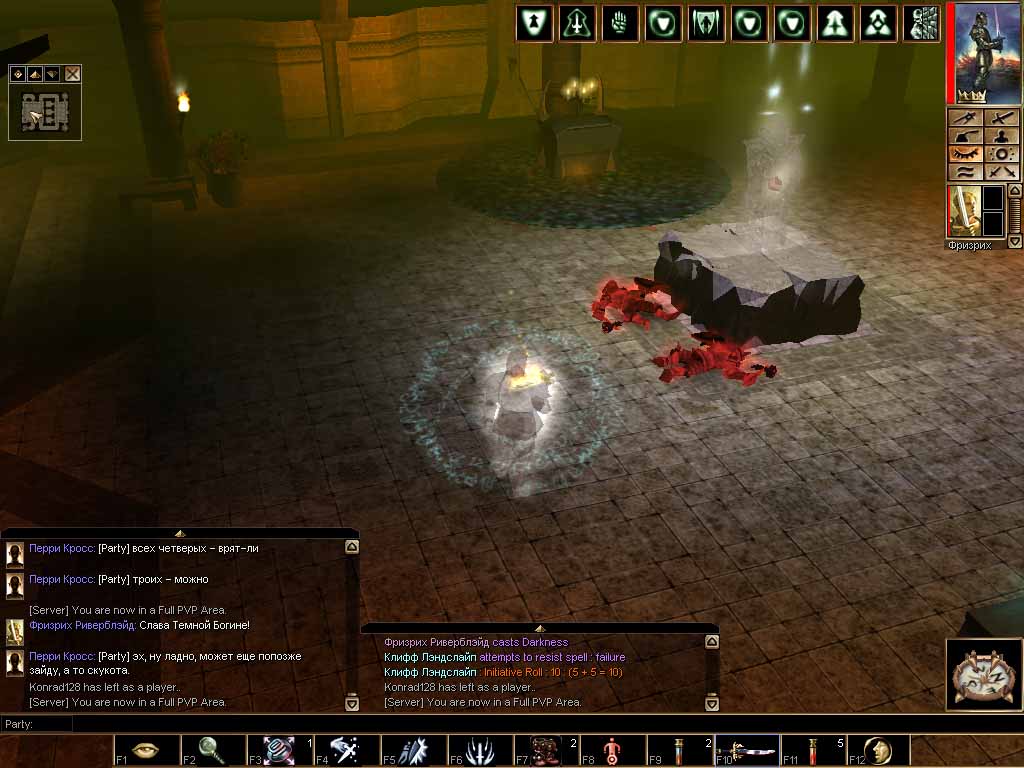This screenshot has width=1024, height=768.
Task: Activate the F2 magnifying glass quickslot
Action: click(x=213, y=750)
